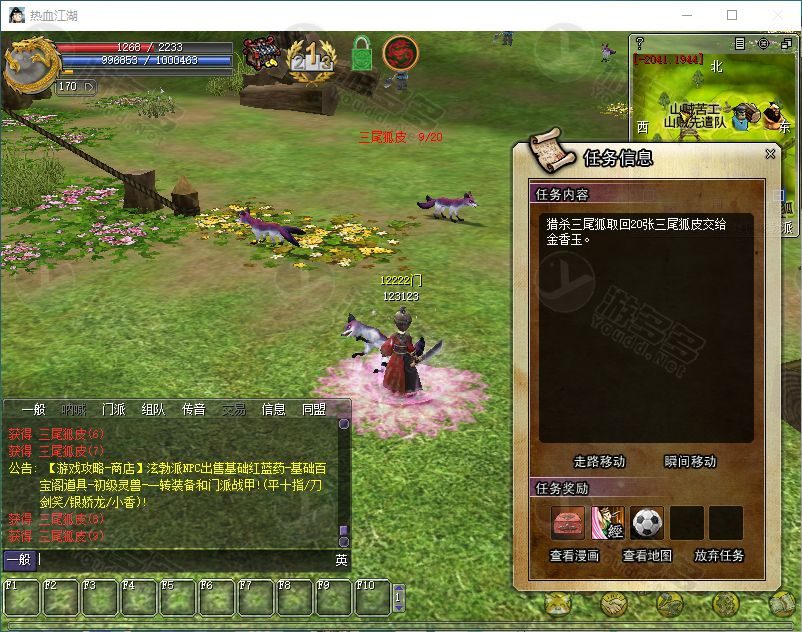802x632 pixels.
Task: Switch chat to the 门派 tab
Action: tap(113, 409)
